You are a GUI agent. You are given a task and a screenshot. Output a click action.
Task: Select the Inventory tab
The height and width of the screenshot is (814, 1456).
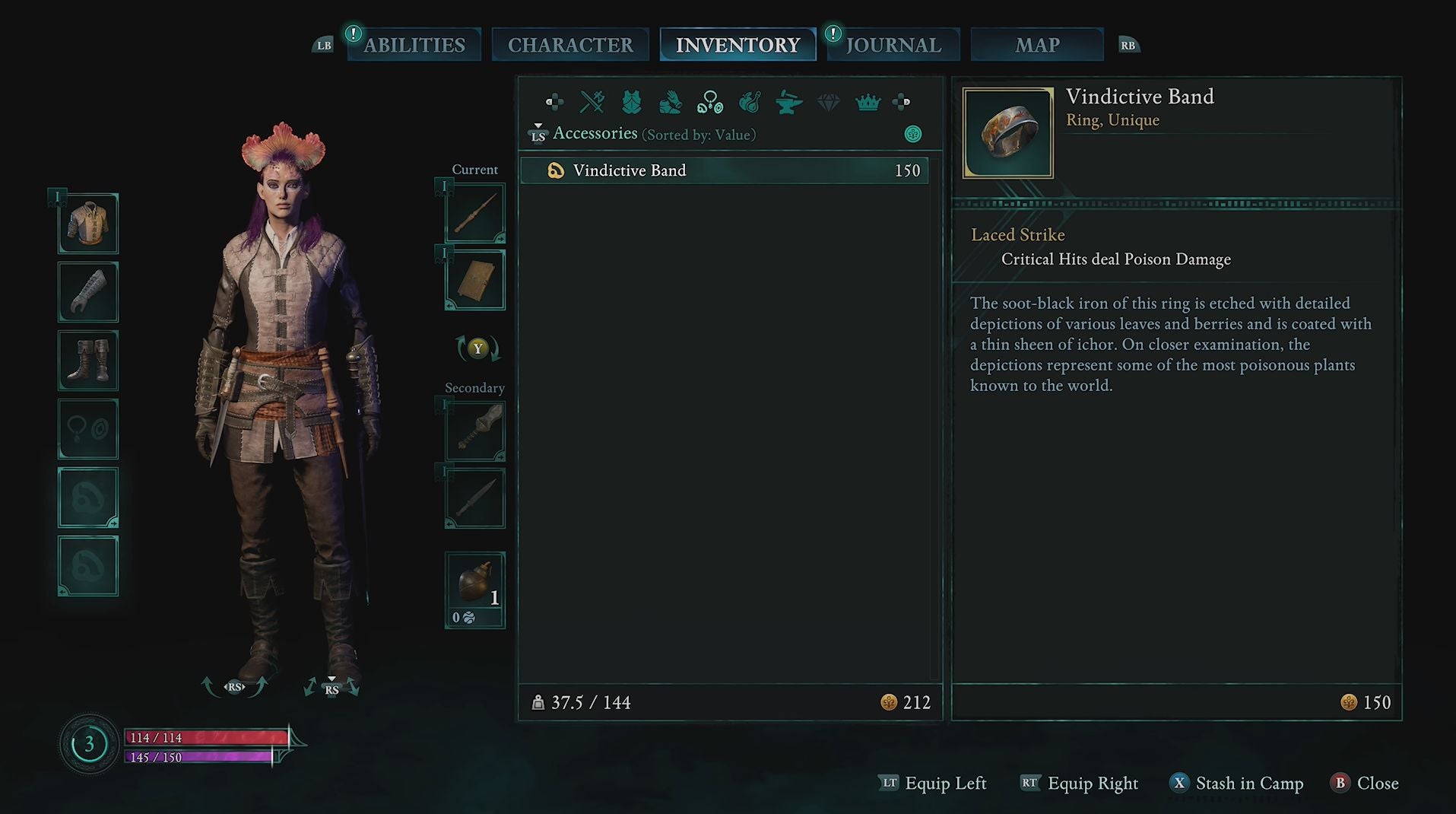738,45
